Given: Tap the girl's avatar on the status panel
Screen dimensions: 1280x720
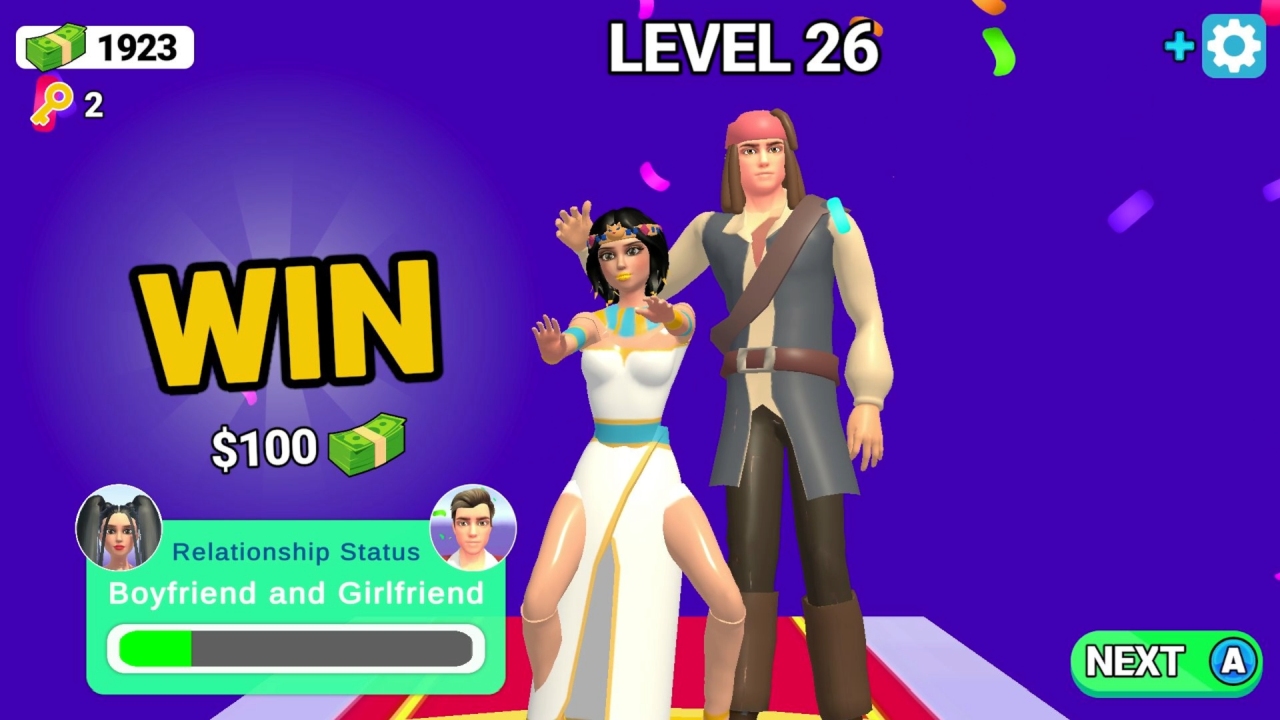Looking at the screenshot, I should click(x=119, y=527).
